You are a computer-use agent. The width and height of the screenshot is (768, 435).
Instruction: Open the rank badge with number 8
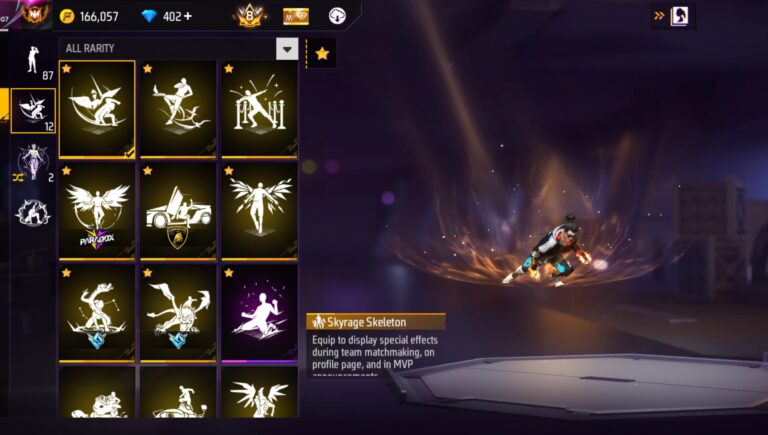pyautogui.click(x=250, y=15)
